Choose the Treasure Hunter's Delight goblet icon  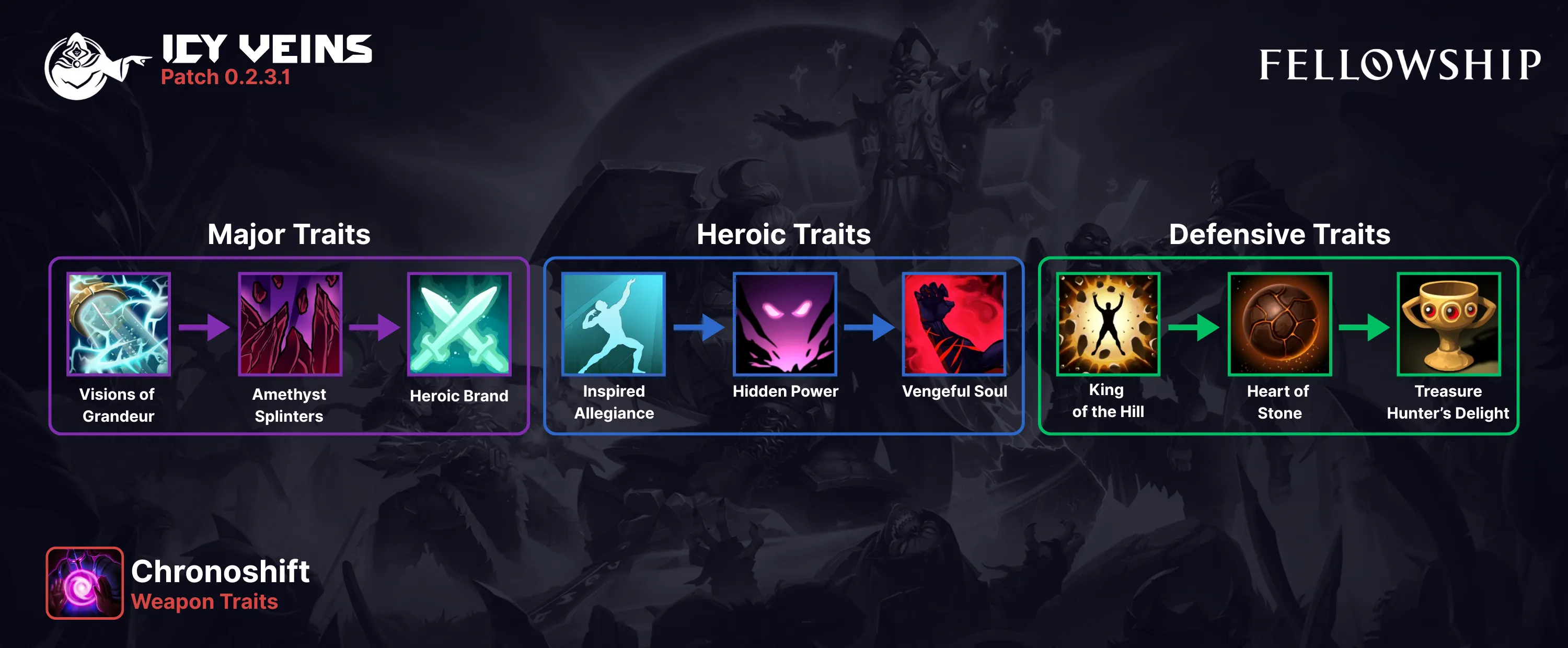coord(1449,323)
